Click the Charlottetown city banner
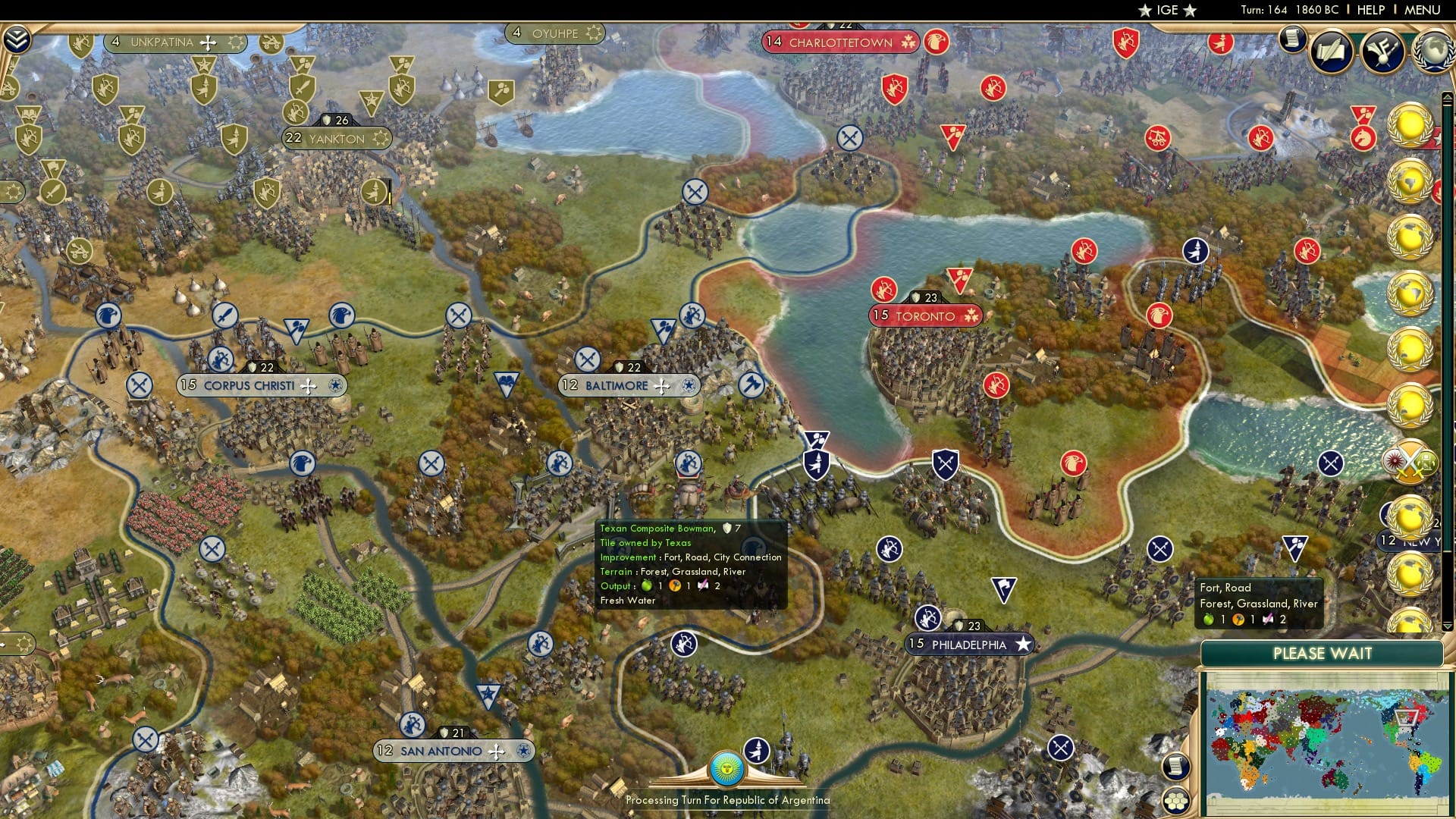 point(838,42)
